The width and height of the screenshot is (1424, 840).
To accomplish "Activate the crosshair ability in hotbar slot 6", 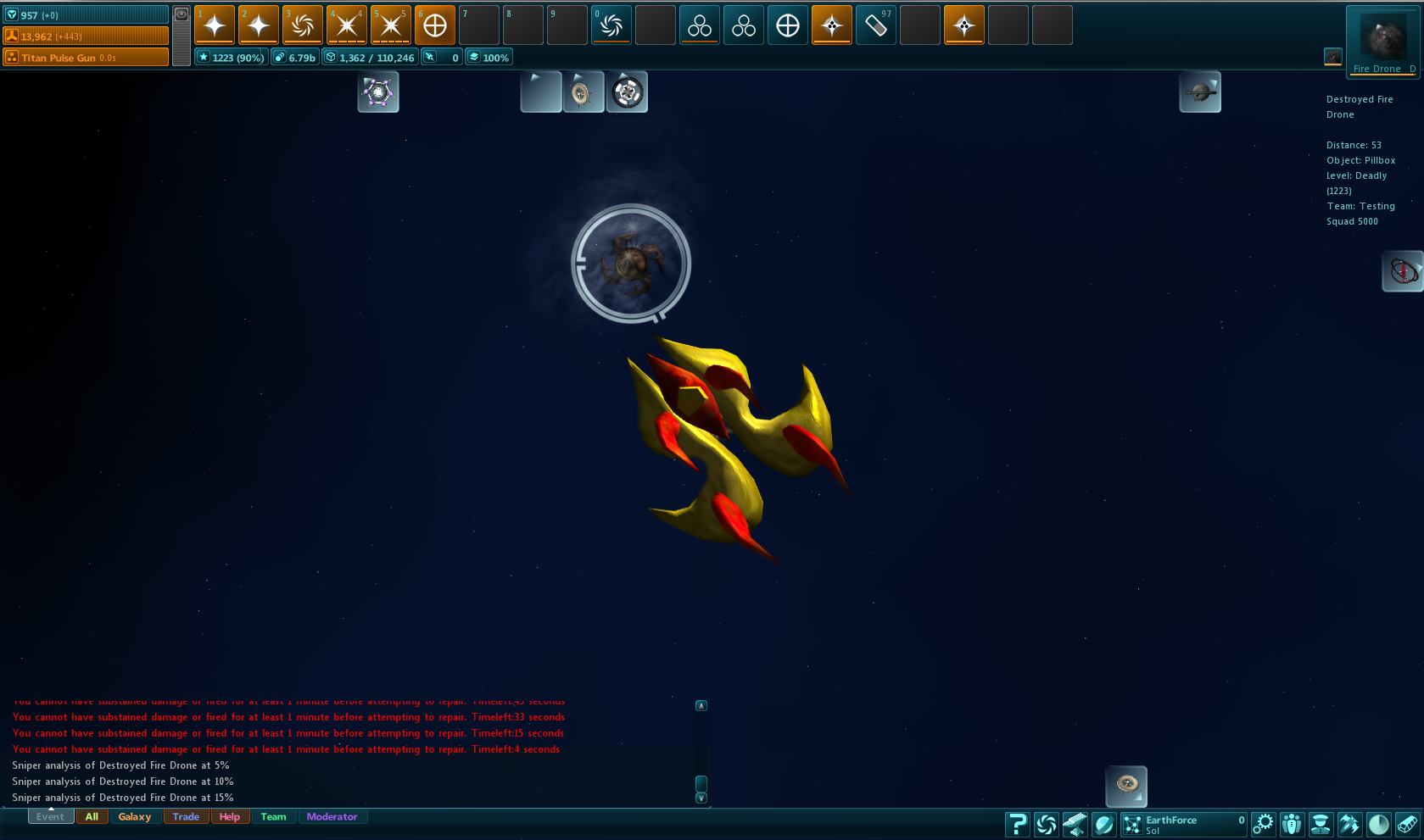I will pyautogui.click(x=435, y=25).
